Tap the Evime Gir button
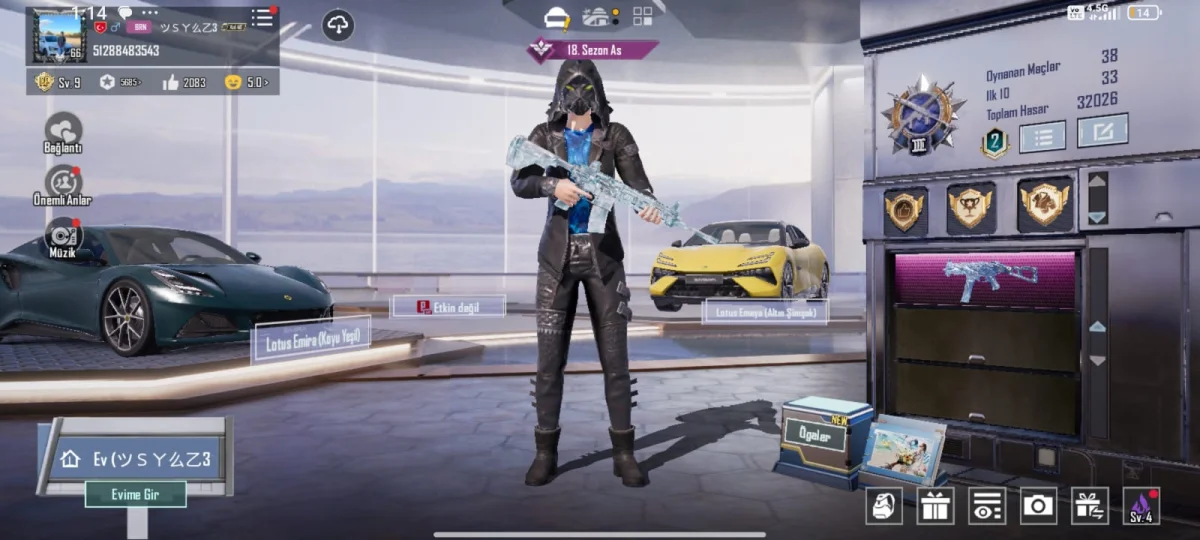Viewport: 1200px width, 540px height. pos(135,494)
